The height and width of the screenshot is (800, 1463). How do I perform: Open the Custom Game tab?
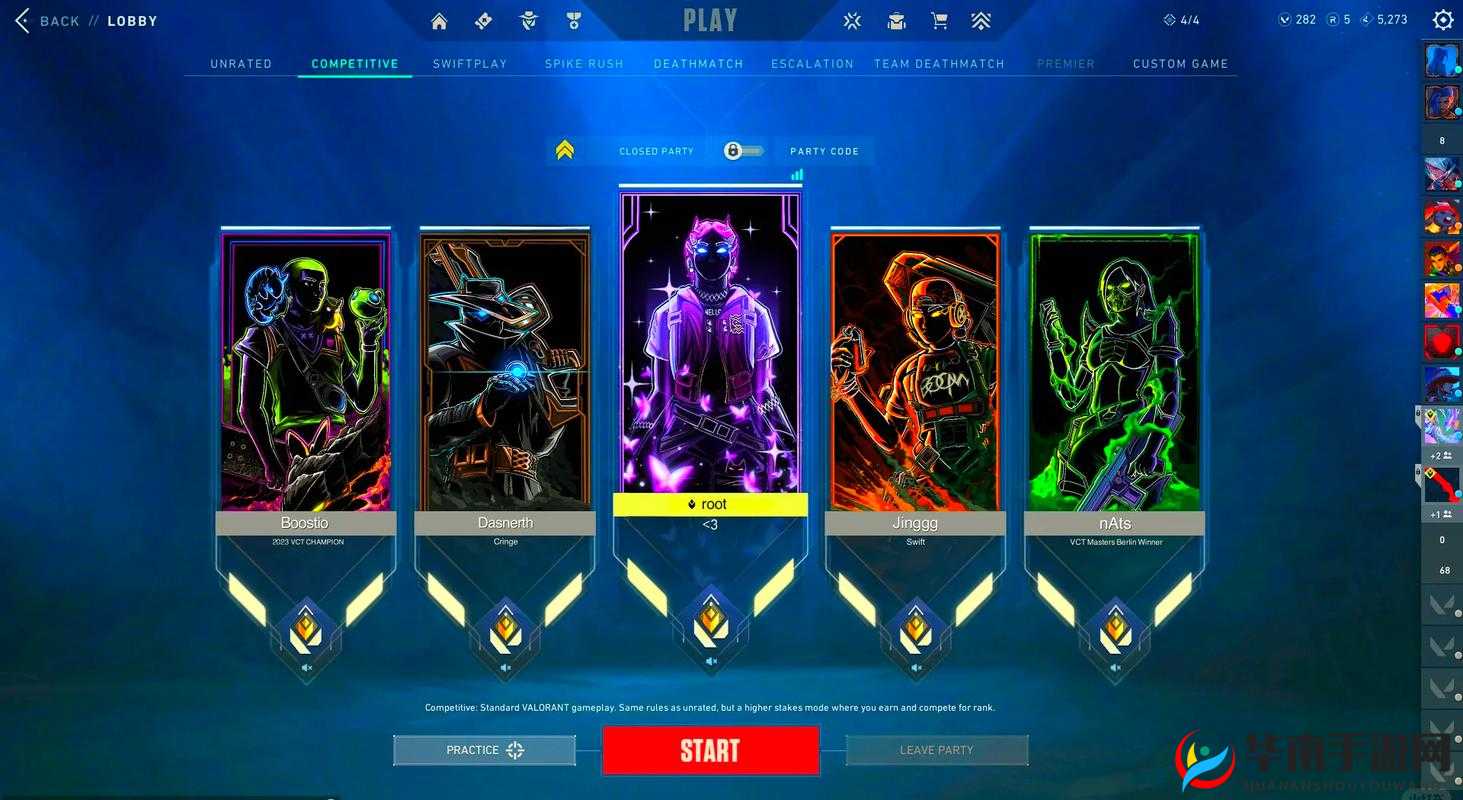pos(1180,64)
